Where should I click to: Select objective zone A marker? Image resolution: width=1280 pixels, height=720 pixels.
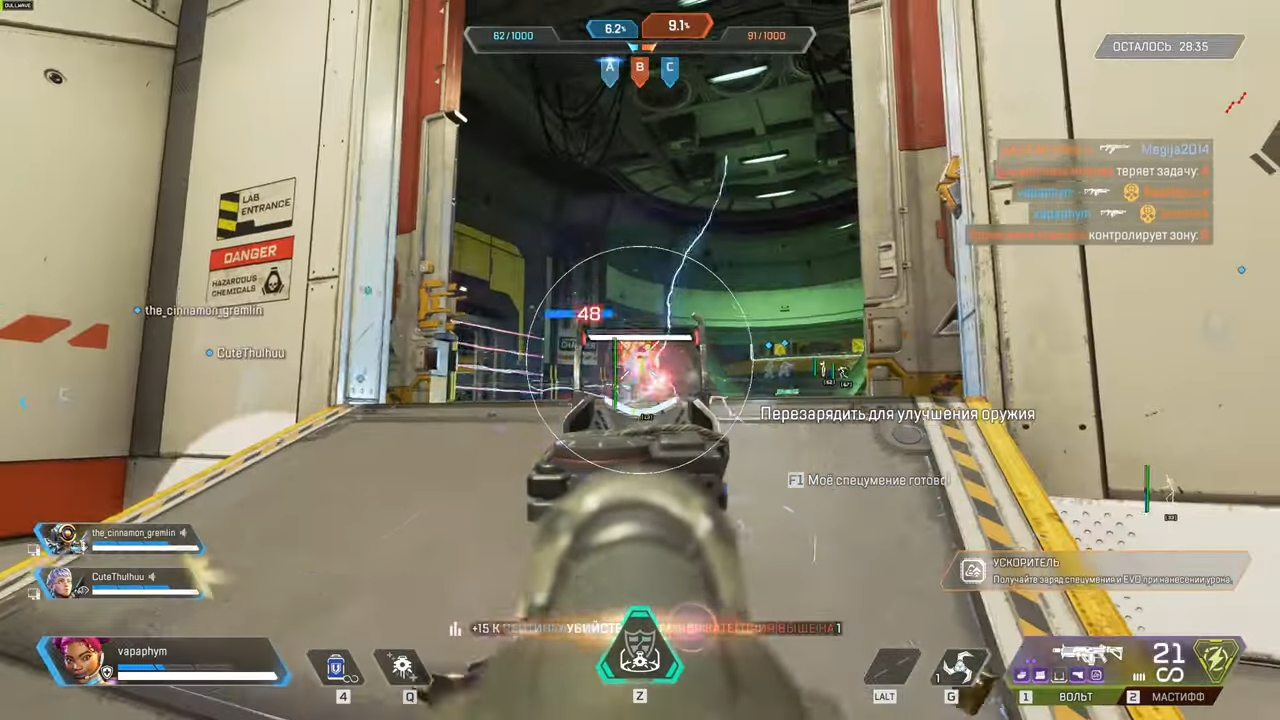(609, 70)
